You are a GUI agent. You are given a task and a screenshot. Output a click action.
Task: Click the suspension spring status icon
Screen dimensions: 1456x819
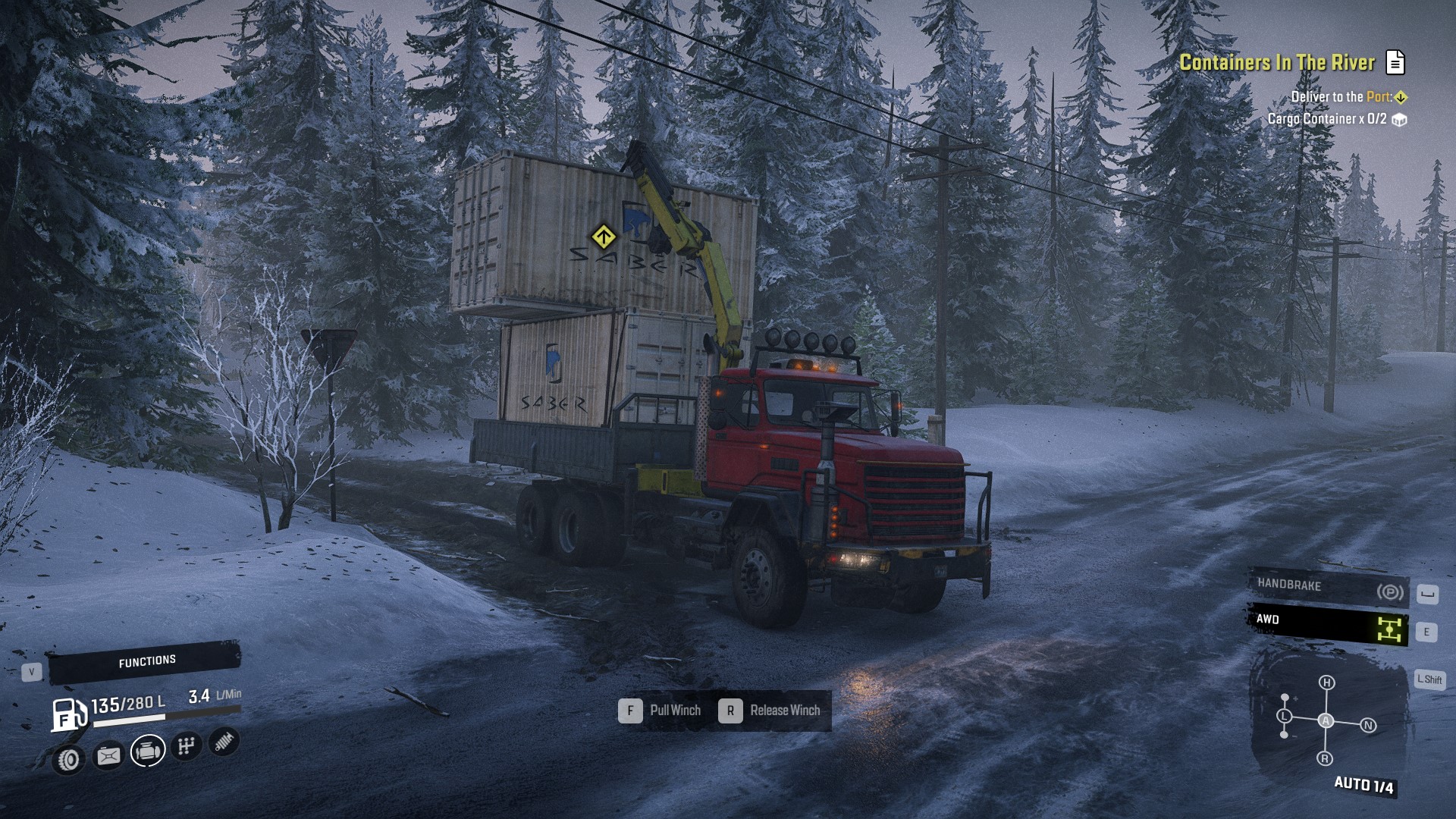coord(223,741)
